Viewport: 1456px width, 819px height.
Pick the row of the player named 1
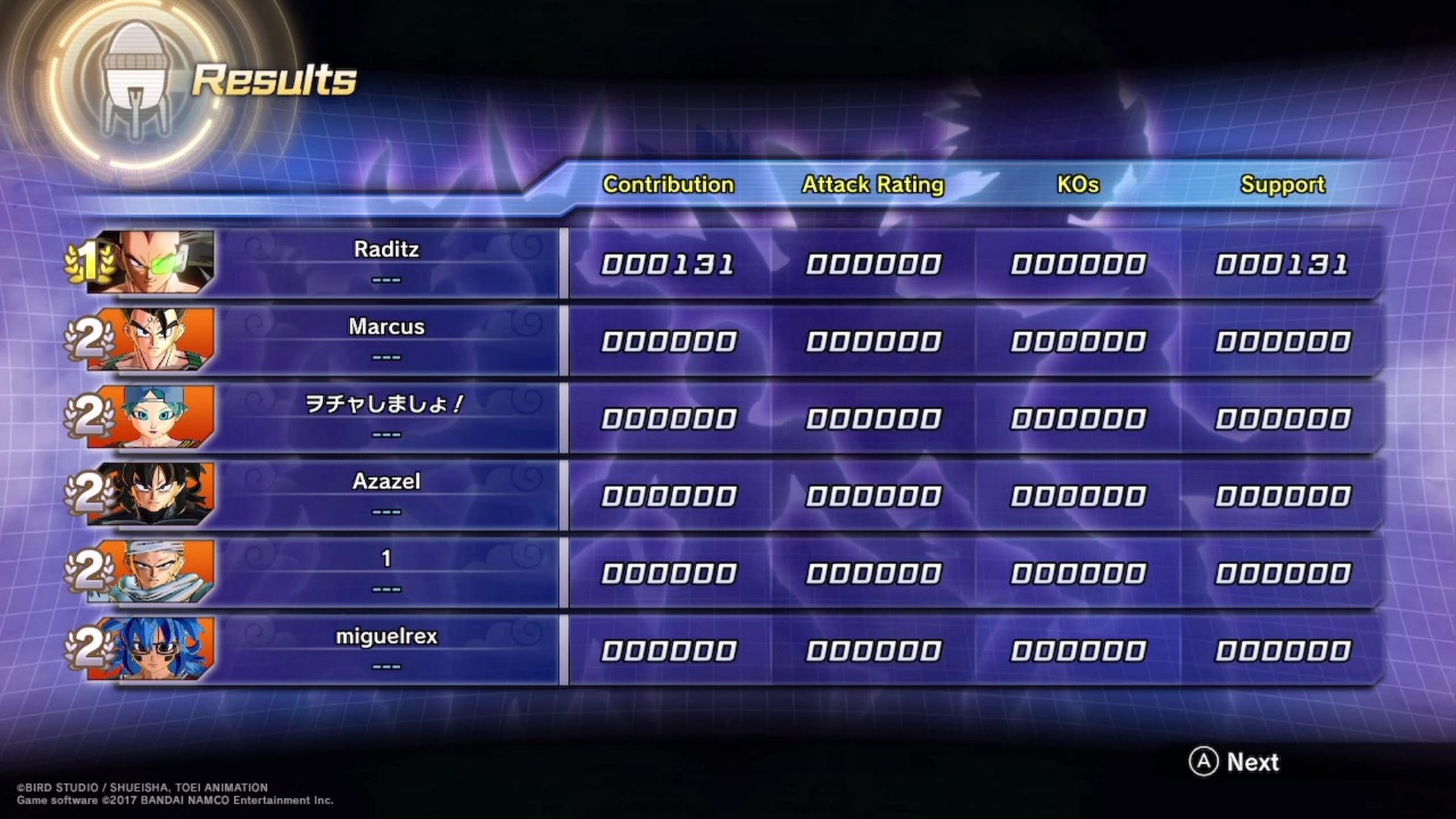tap(387, 572)
